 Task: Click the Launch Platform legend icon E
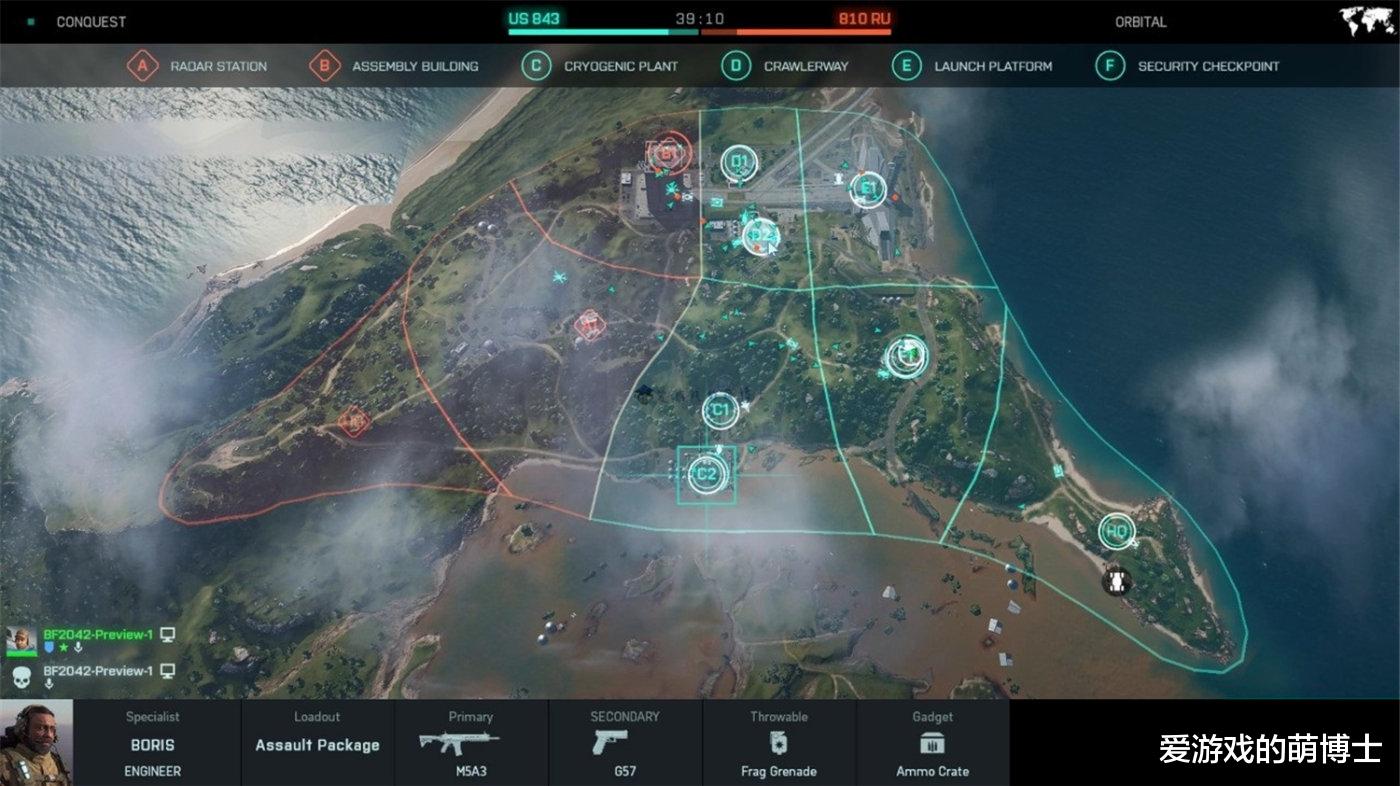pyautogui.click(x=906, y=66)
